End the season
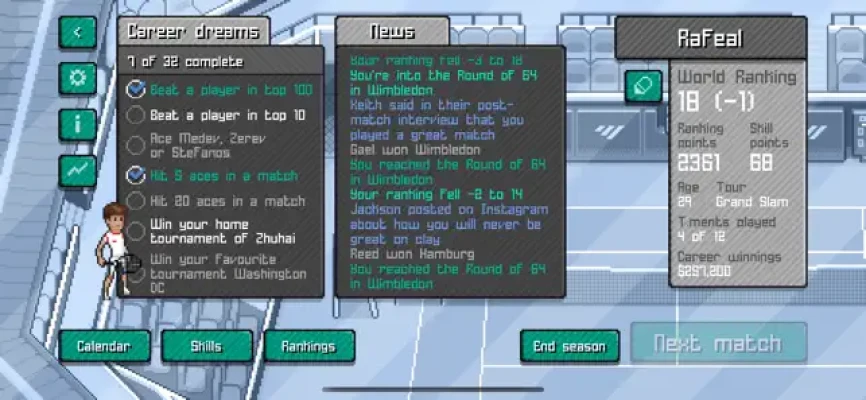The width and height of the screenshot is (866, 400). (x=568, y=346)
